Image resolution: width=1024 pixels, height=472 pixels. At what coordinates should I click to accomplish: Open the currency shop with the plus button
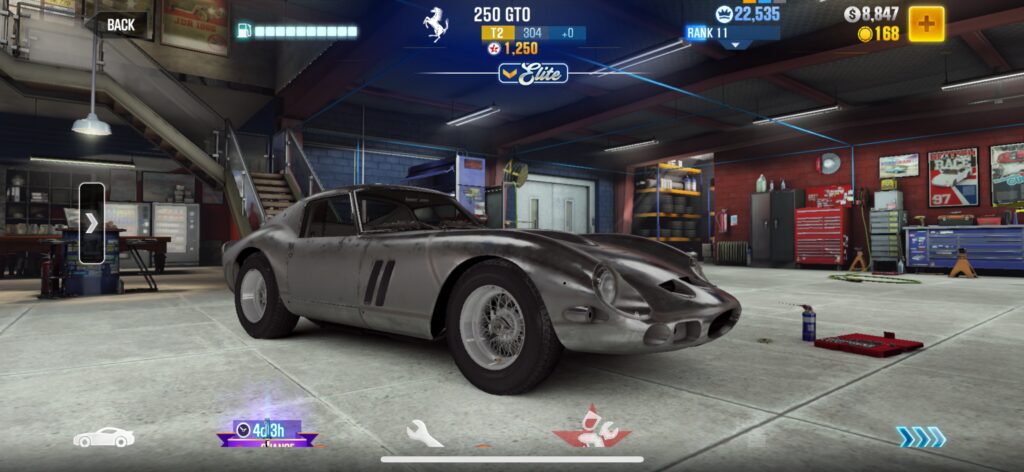[926, 24]
